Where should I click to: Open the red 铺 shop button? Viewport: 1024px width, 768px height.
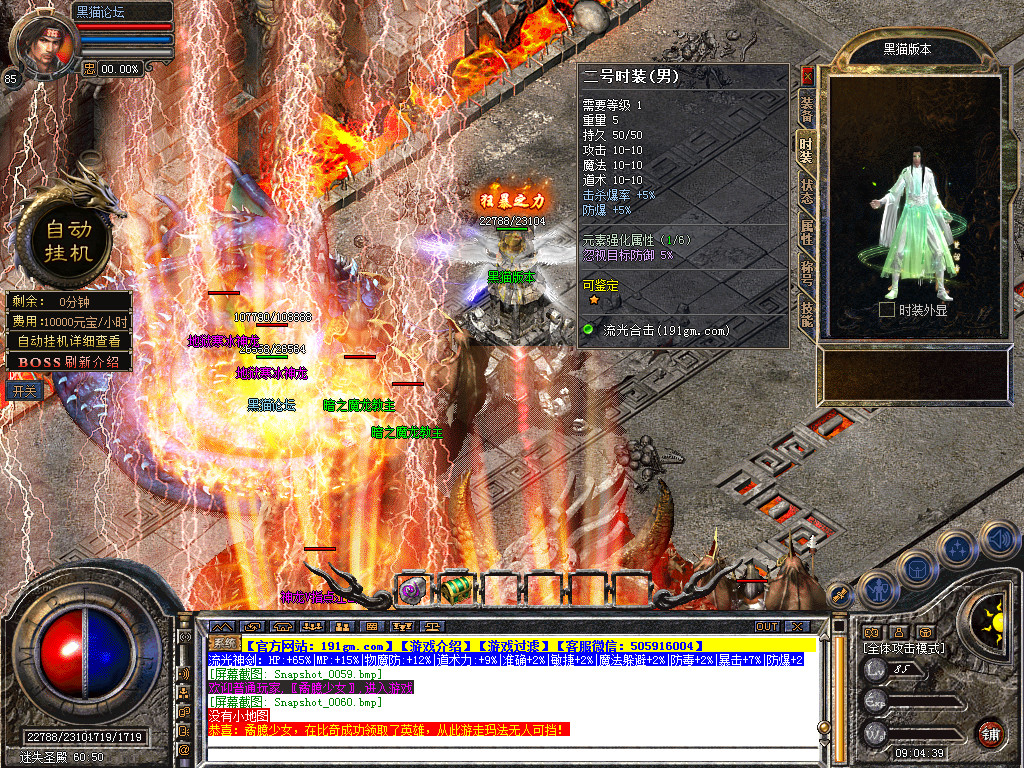coord(990,732)
